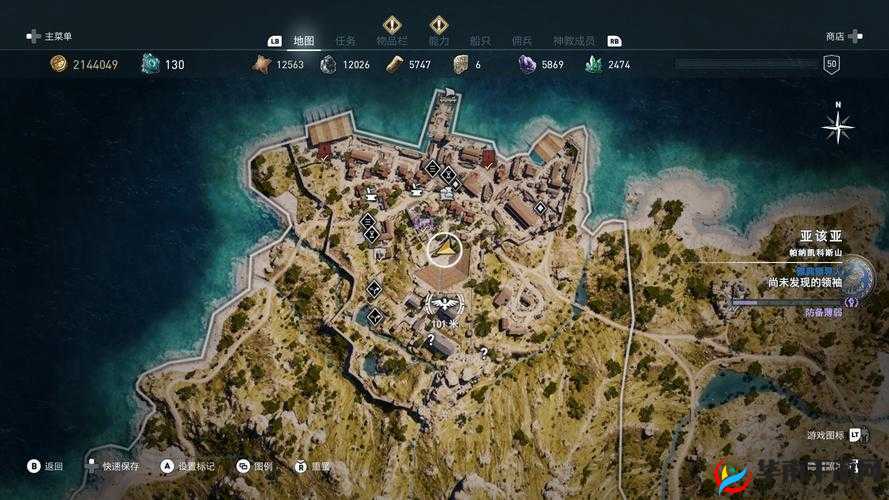Select the 地图 (Map) tab

(304, 41)
